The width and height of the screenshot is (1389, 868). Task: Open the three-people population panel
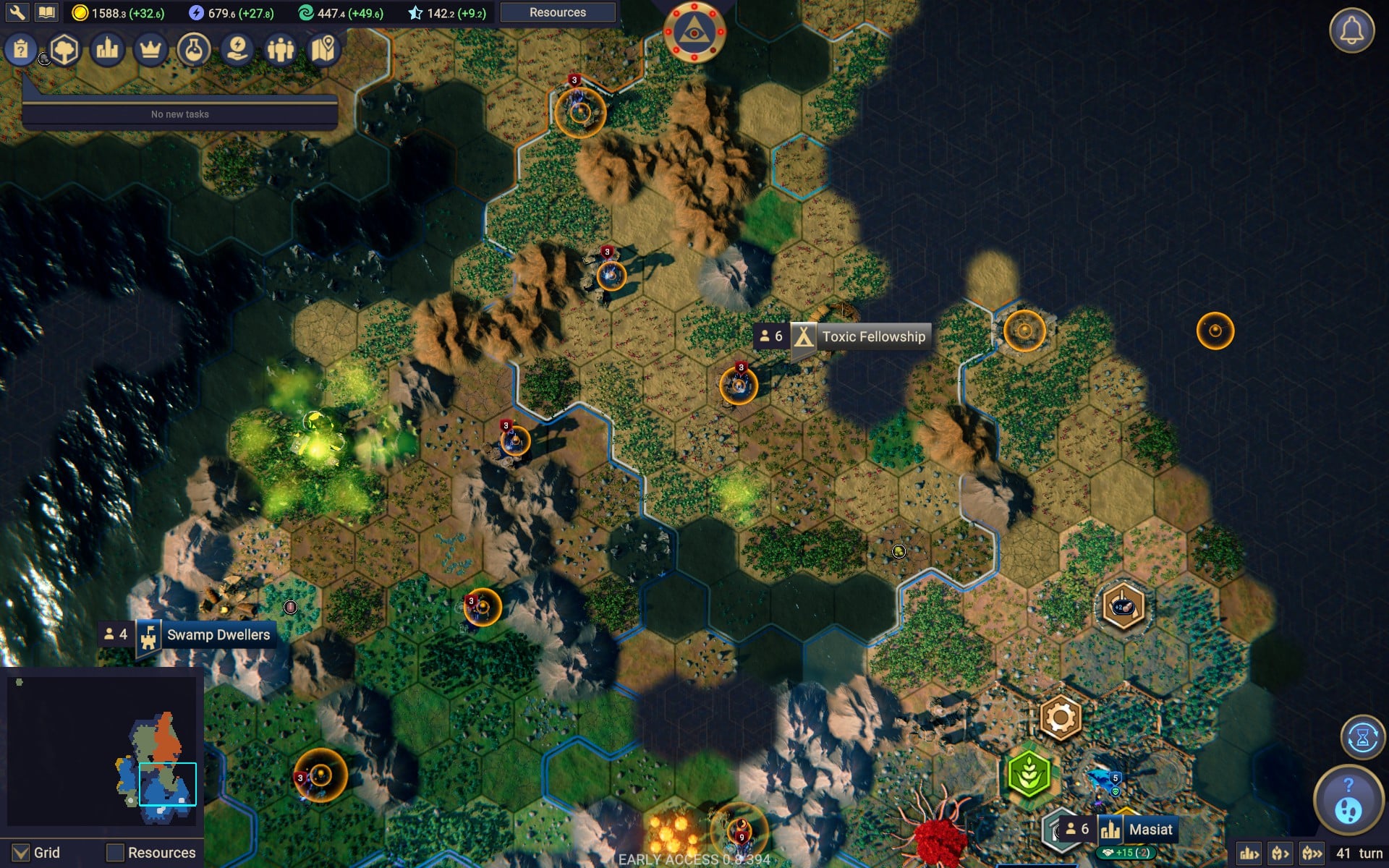click(x=281, y=50)
